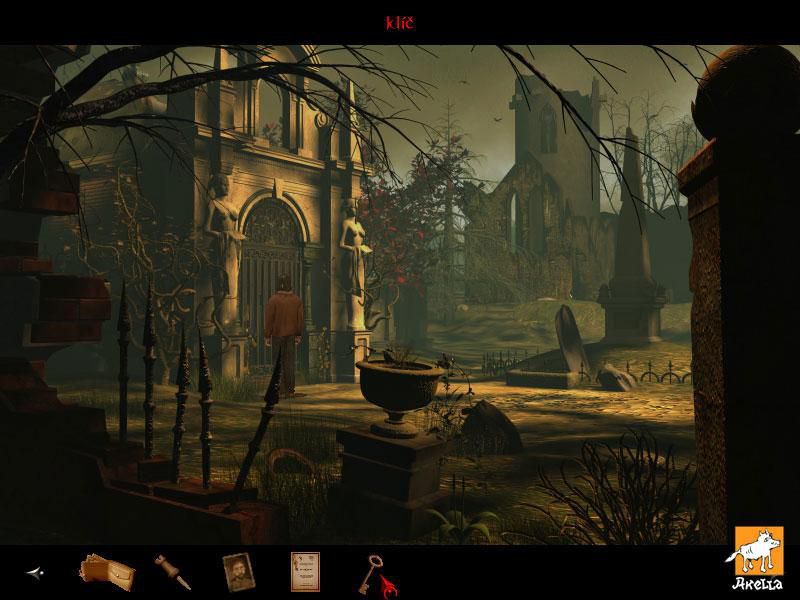
Task: Click the inventory left scroll arrow
Action: tap(35, 573)
